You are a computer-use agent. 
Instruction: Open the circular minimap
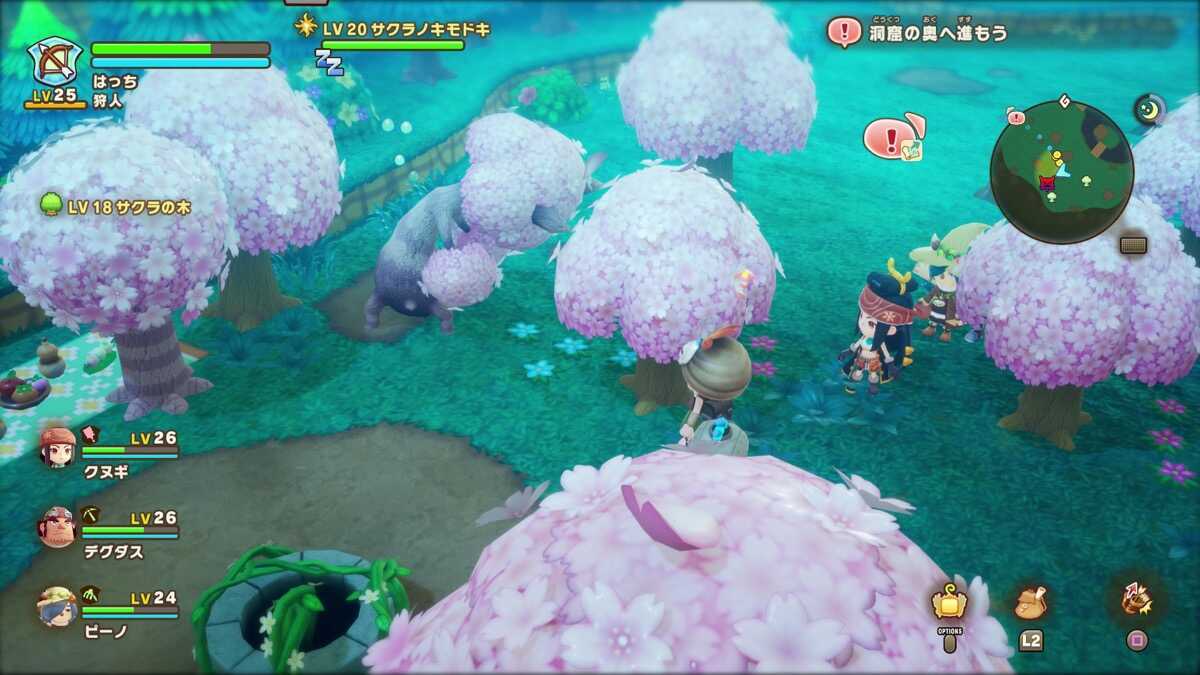click(x=1061, y=171)
